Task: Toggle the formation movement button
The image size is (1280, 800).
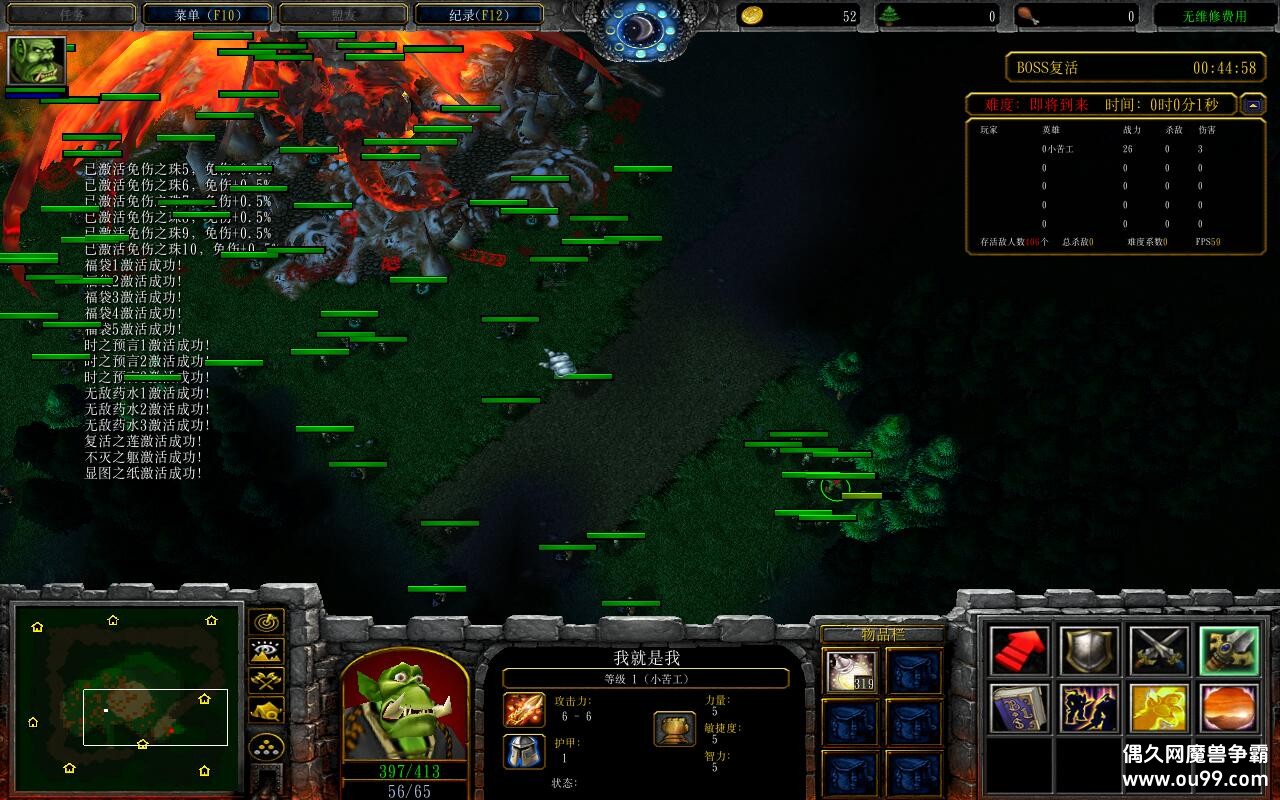Action: tap(266, 747)
